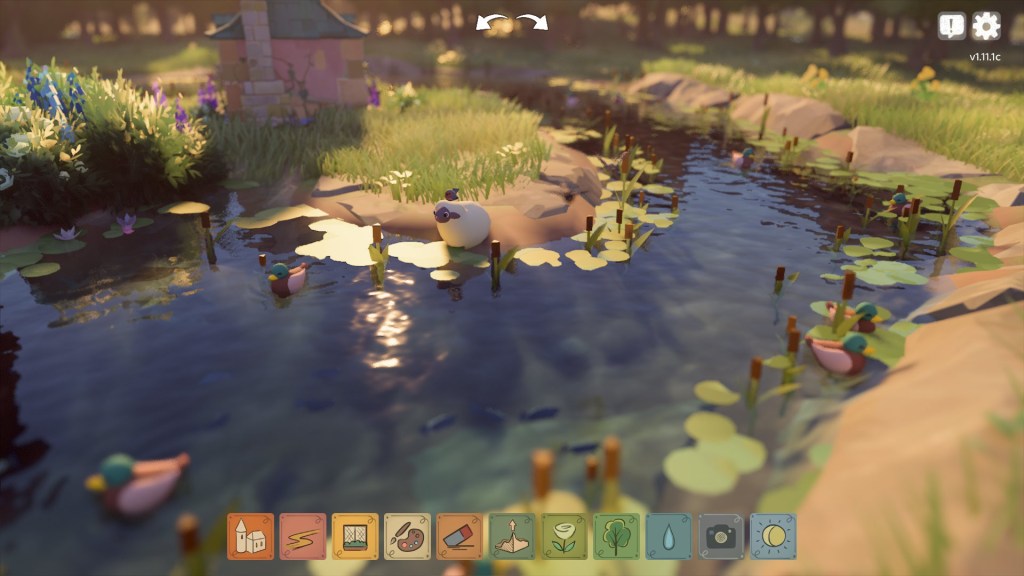The image size is (1024, 576).
Task: Toggle the sun and moon time-of-day
Action: tap(773, 537)
